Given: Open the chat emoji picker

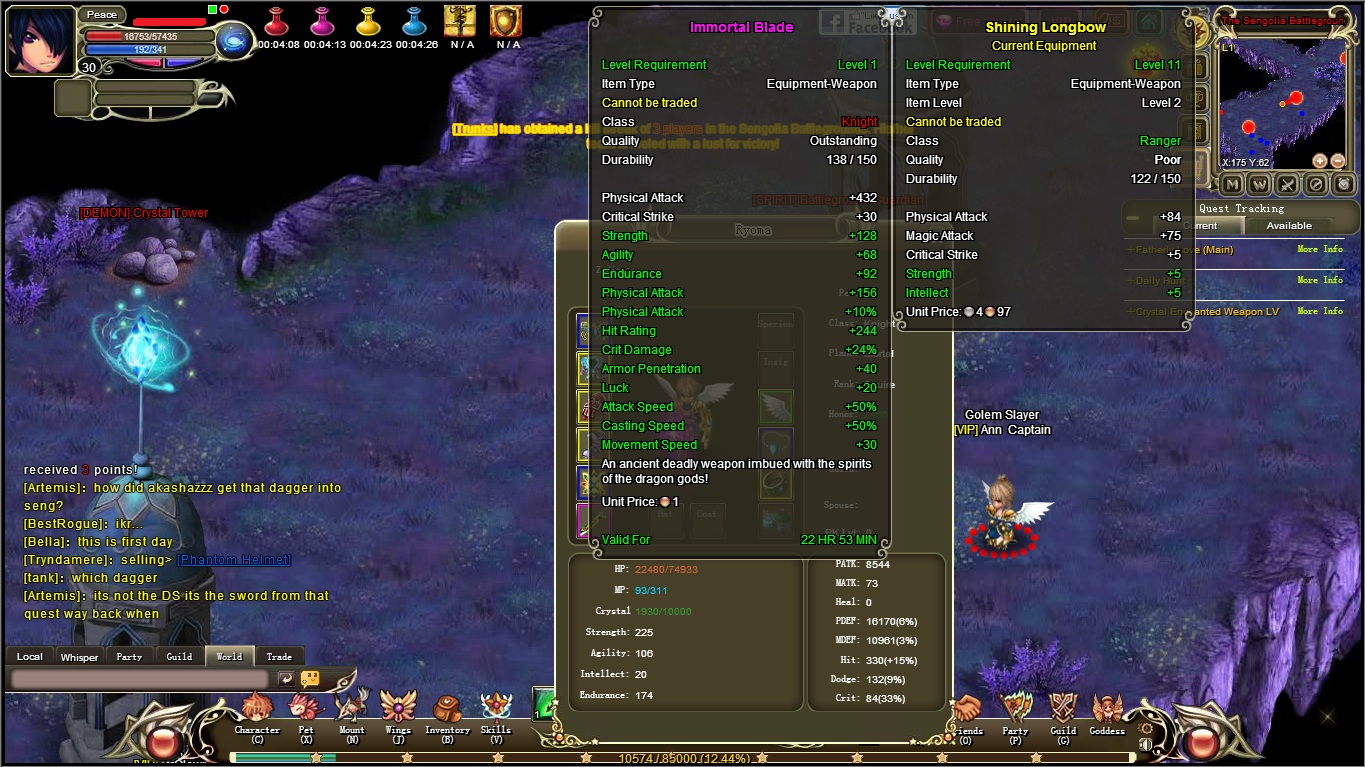Looking at the screenshot, I should [x=310, y=679].
